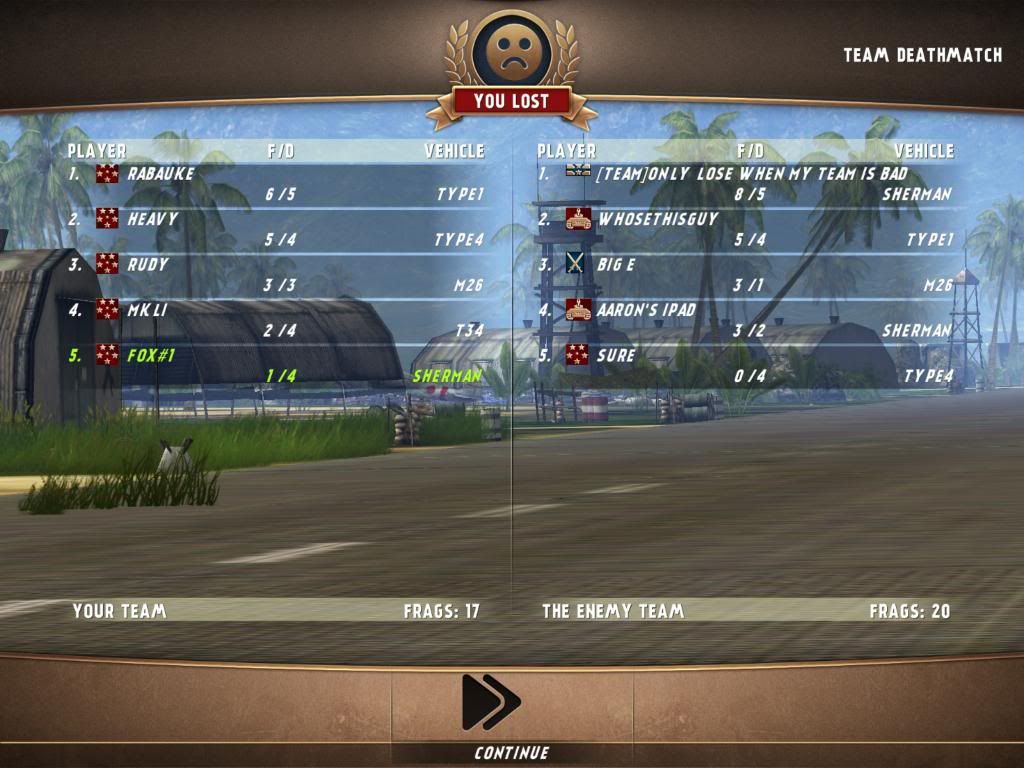The width and height of the screenshot is (1024, 768).
Task: Select the top enemy player's row
Action: (744, 184)
